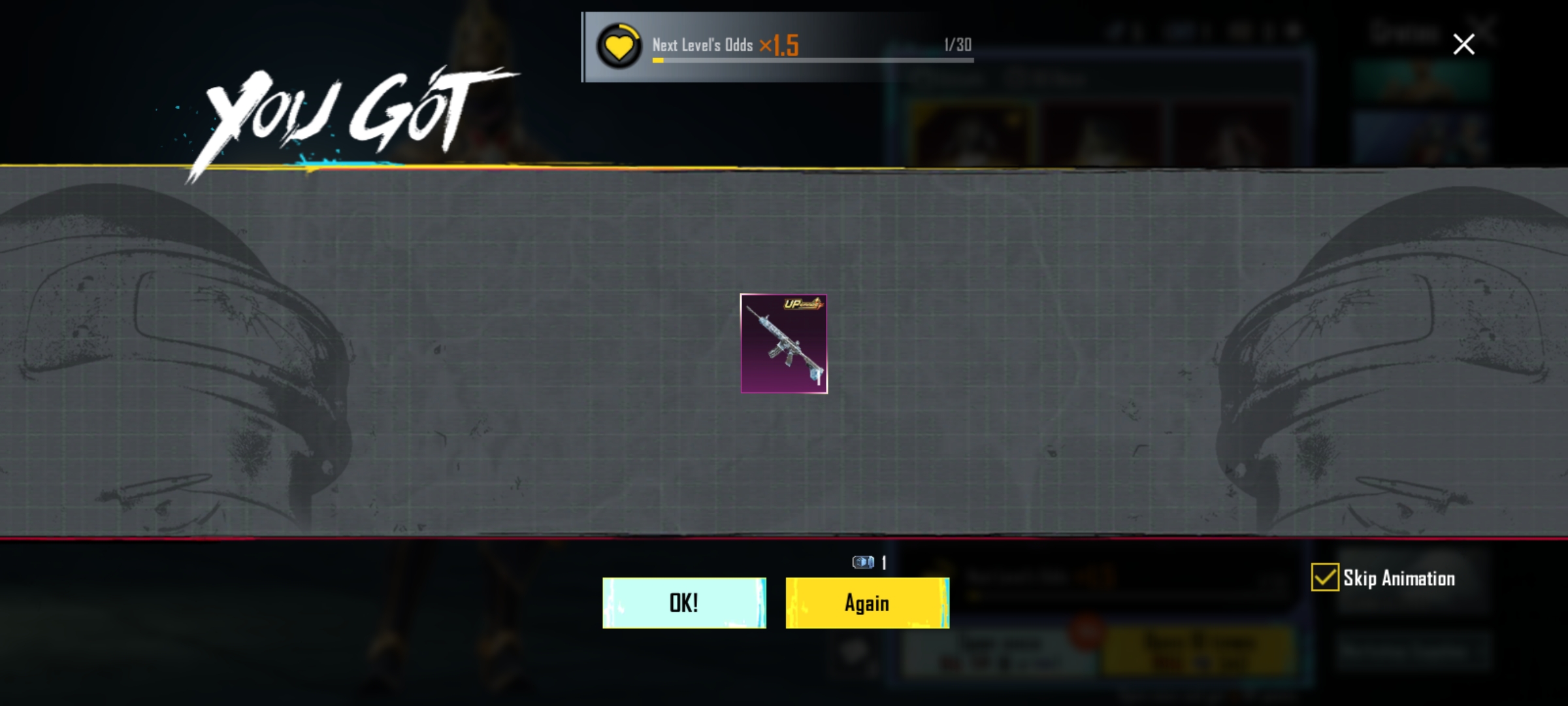Draw again with the Again button
Viewport: 1568px width, 706px height.
coord(867,603)
